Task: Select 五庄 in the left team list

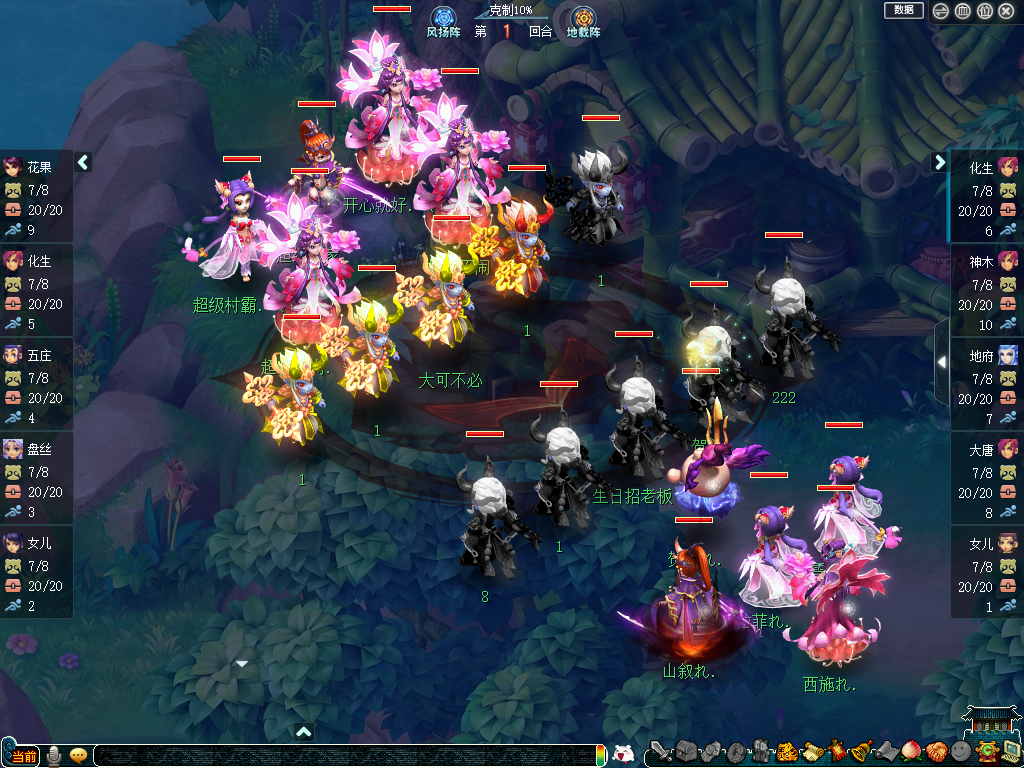Action: [36, 378]
